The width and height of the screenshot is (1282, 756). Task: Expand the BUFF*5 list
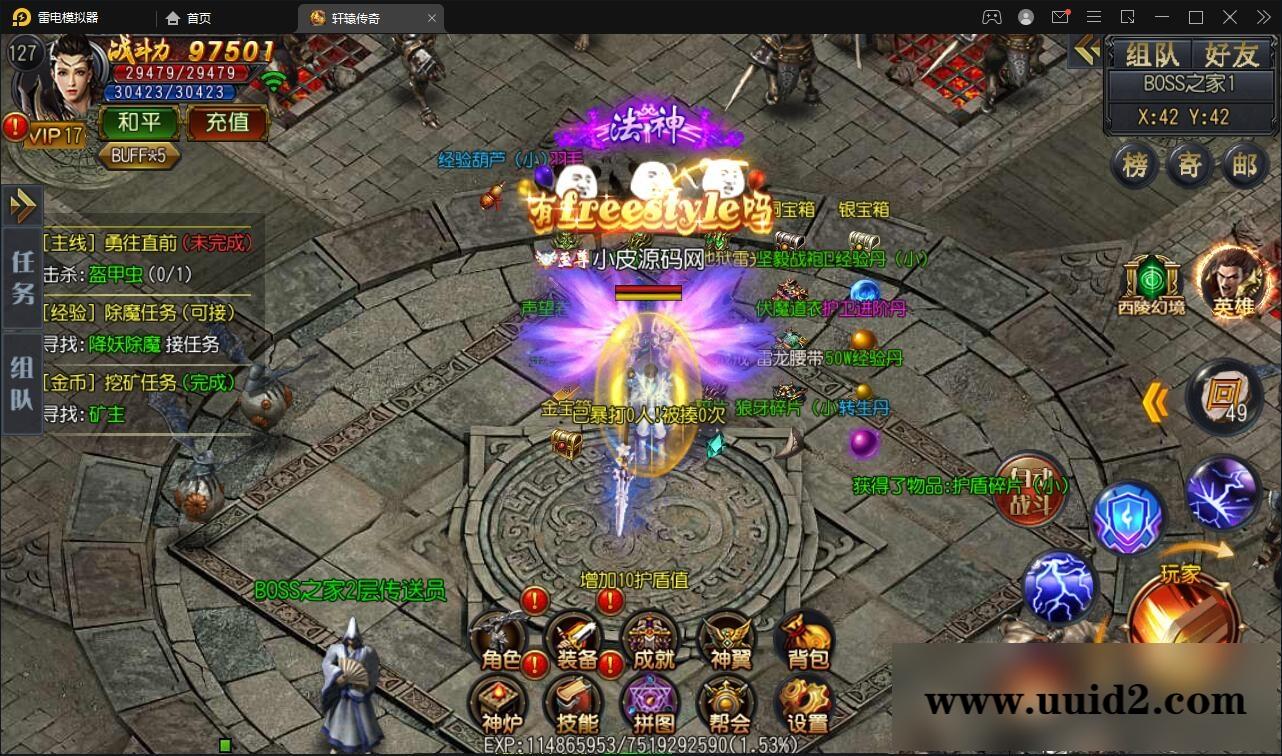click(139, 156)
